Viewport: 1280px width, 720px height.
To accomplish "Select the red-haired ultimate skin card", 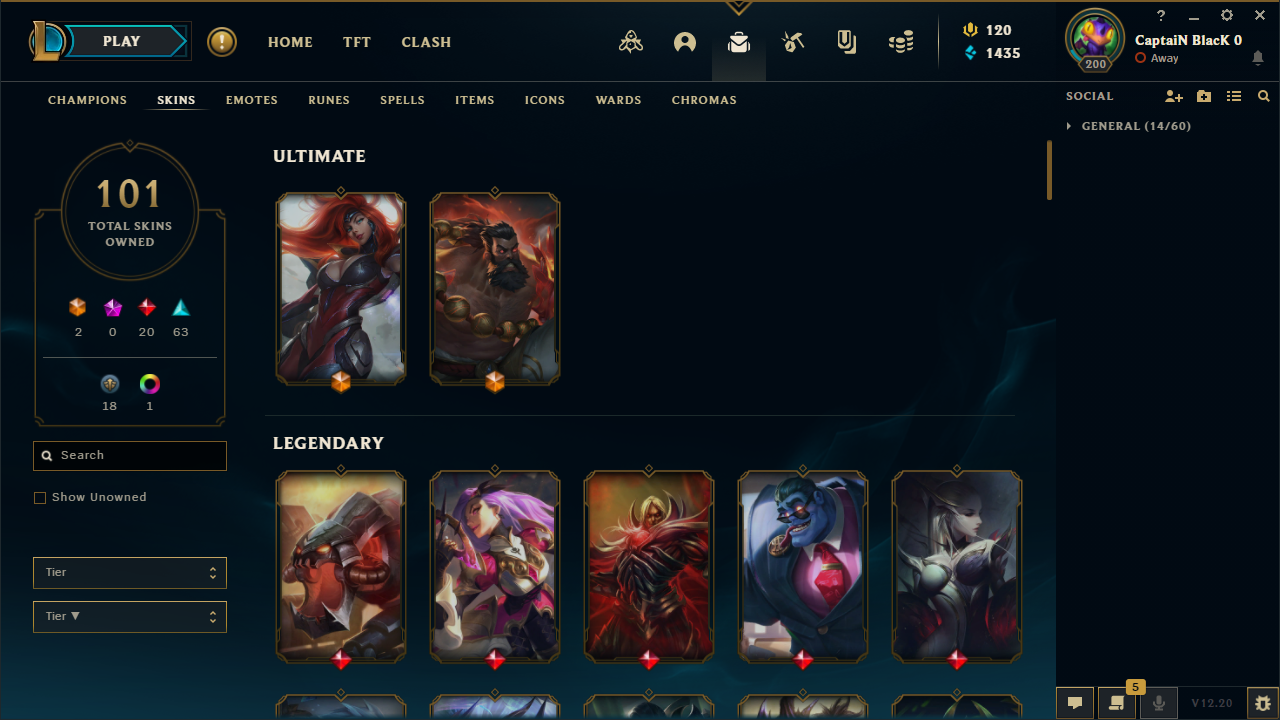I will (x=341, y=288).
